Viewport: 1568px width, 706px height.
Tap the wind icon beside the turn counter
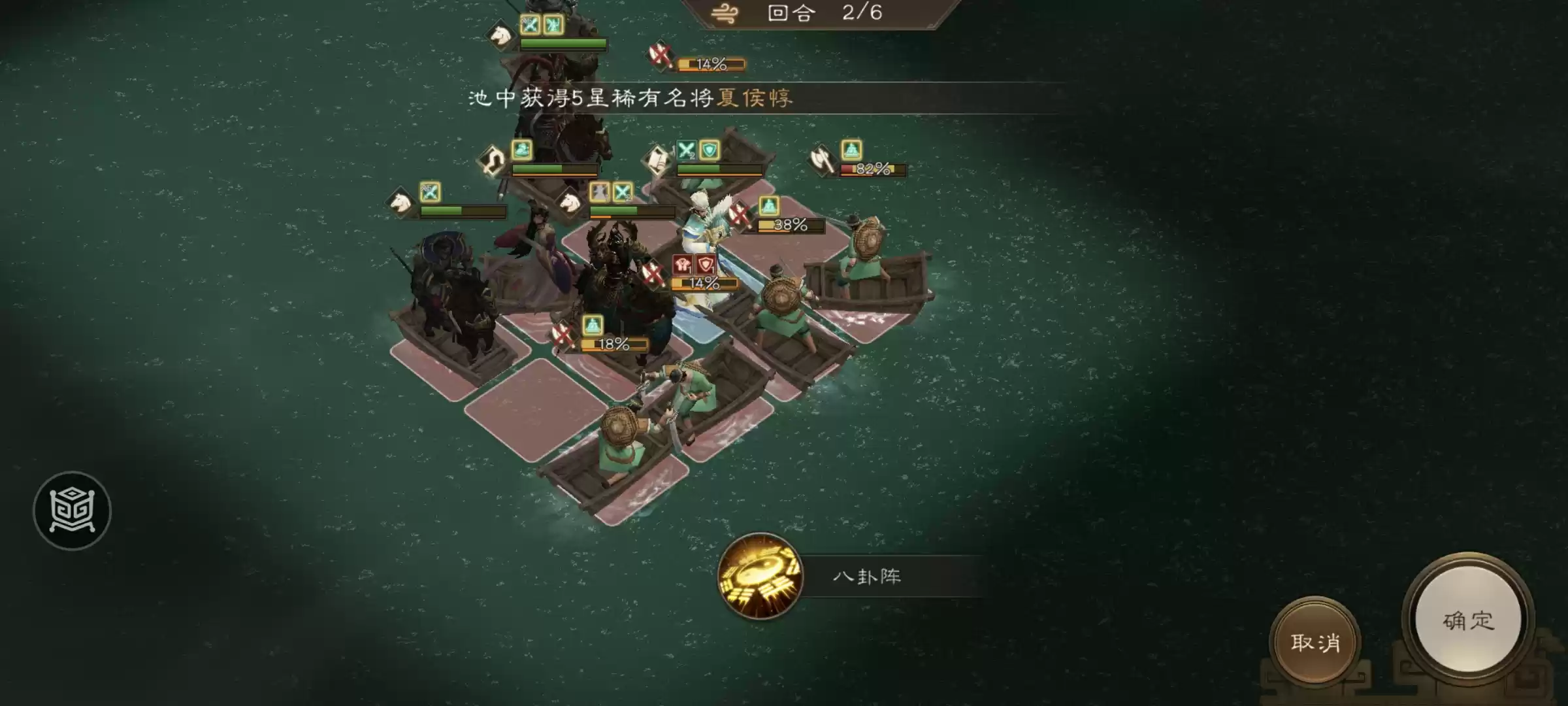point(723,13)
